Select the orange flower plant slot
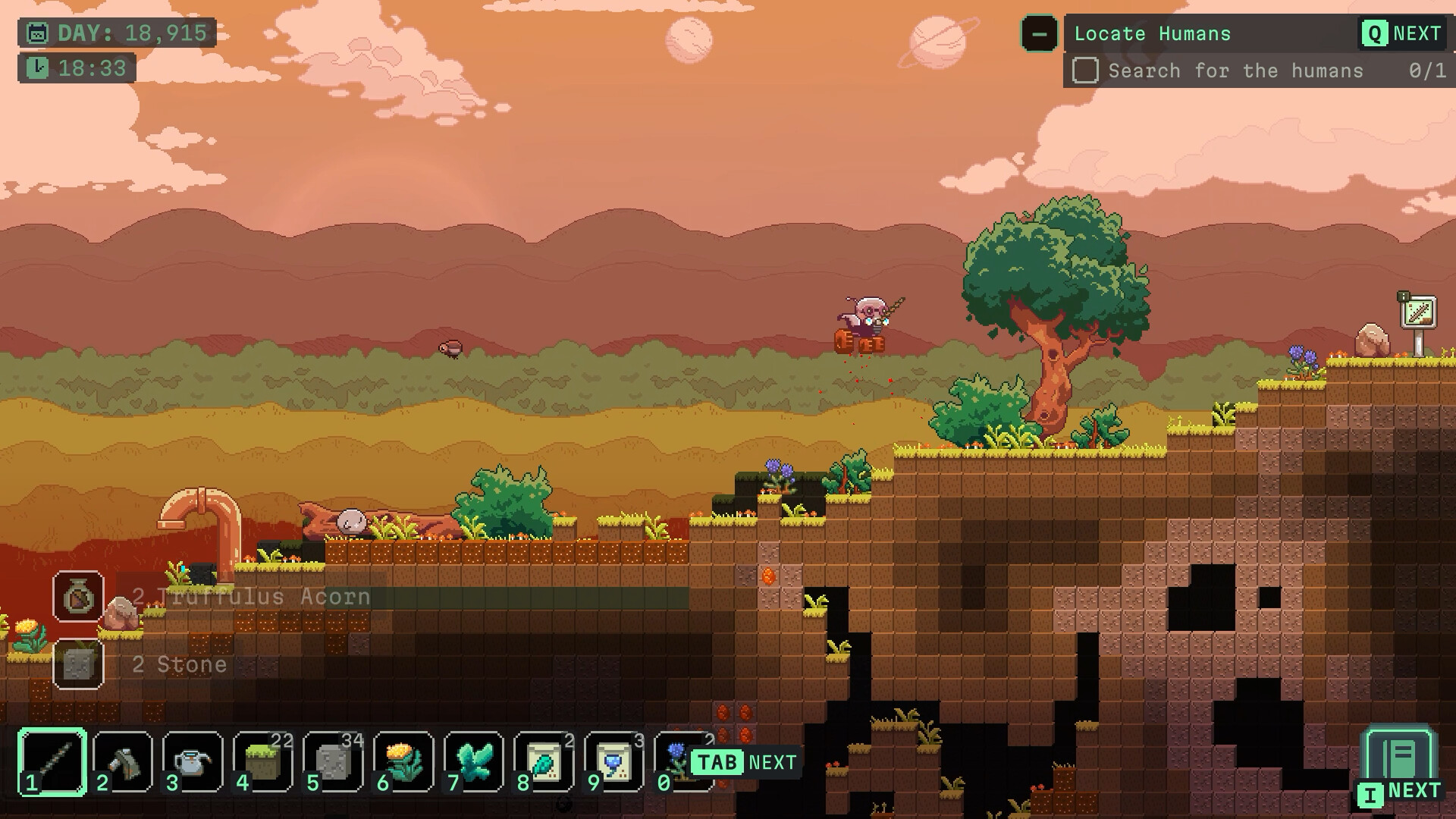This screenshot has width=1456, height=819. [x=403, y=761]
